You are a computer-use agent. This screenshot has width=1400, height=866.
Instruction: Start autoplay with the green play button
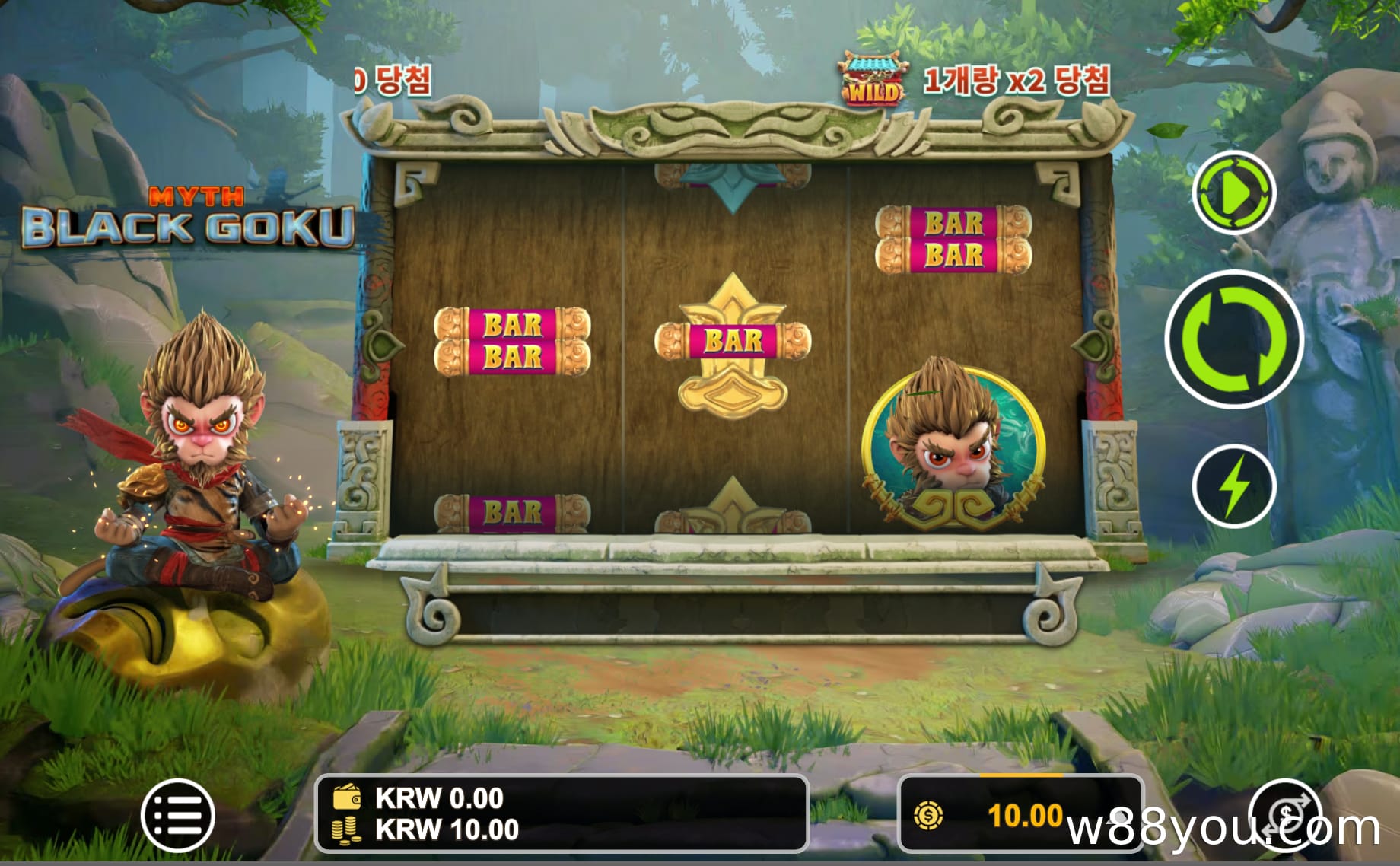point(1233,193)
